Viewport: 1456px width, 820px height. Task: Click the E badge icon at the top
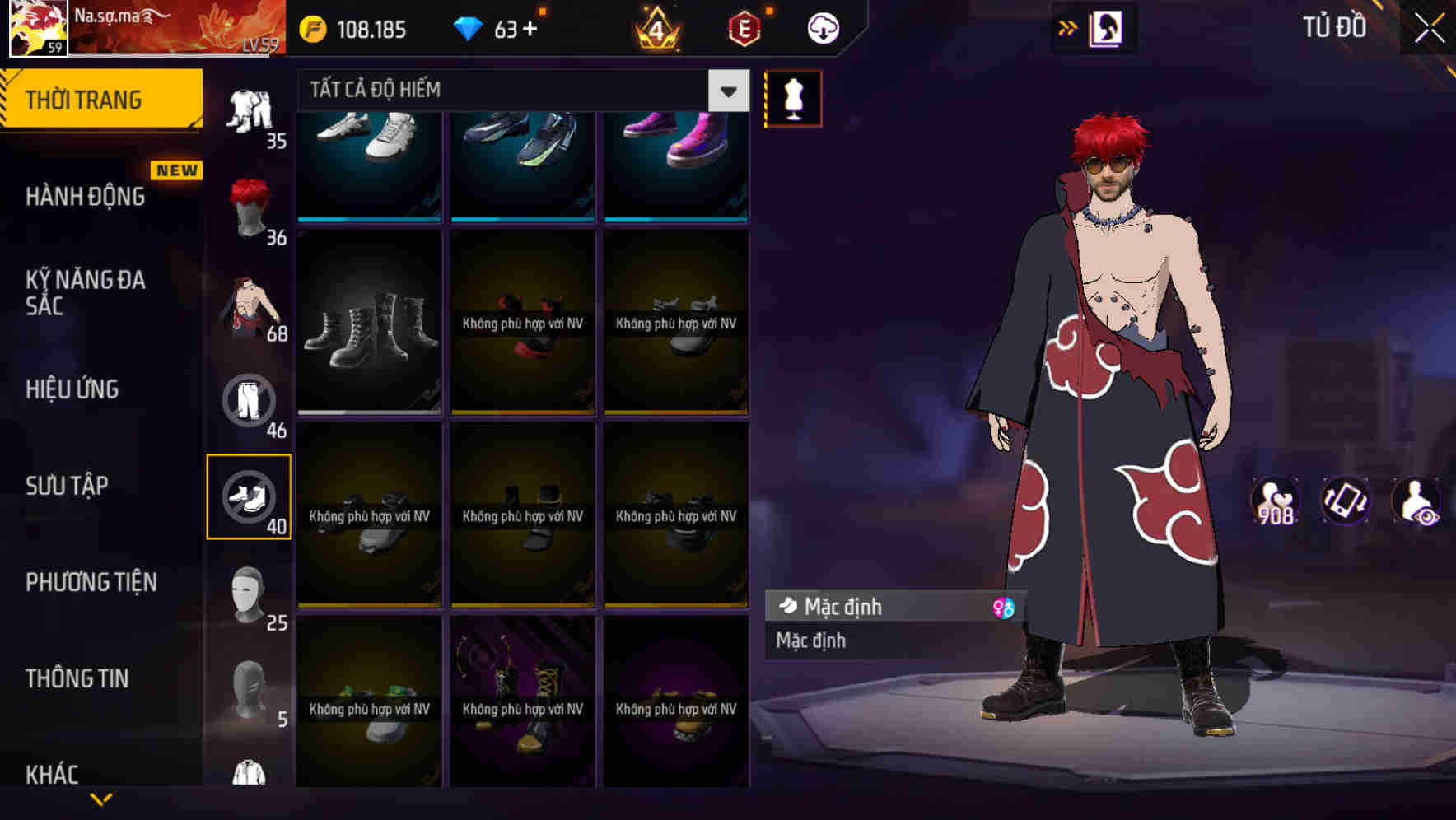pyautogui.click(x=742, y=27)
